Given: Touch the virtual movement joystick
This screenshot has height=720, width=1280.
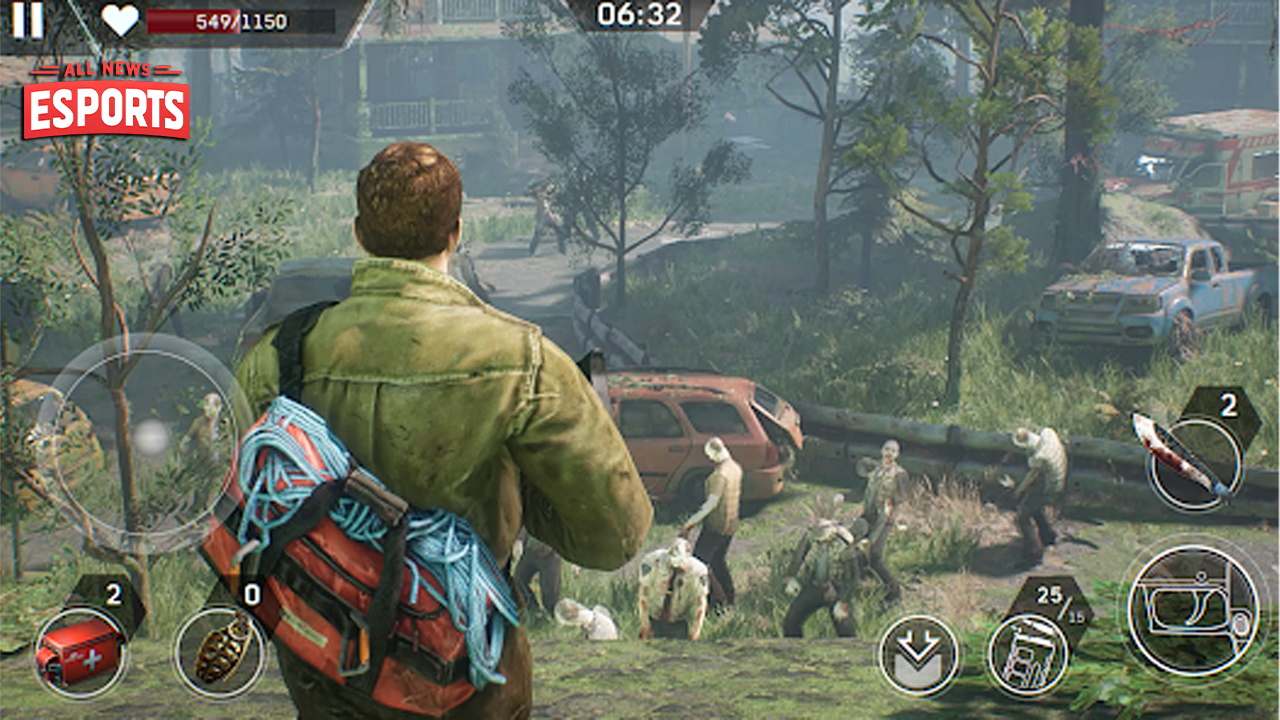Looking at the screenshot, I should 150,437.
